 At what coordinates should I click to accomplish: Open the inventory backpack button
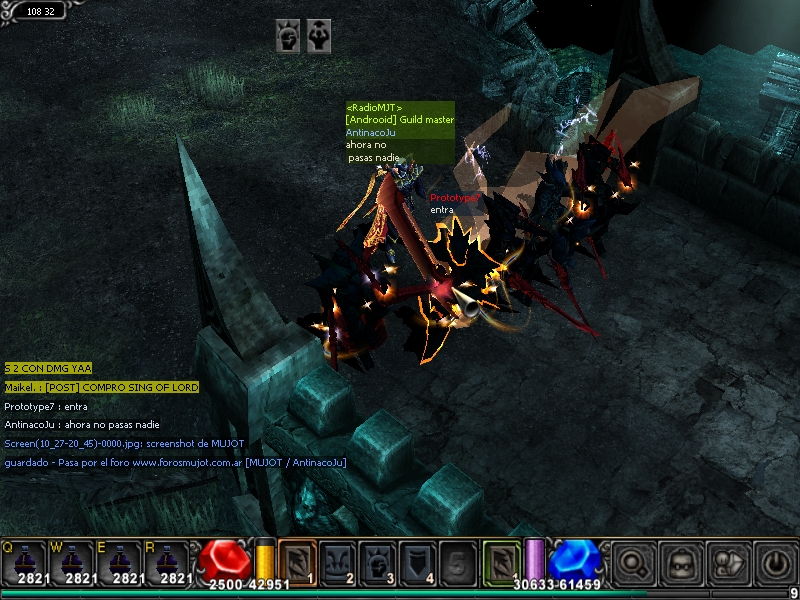(680, 562)
